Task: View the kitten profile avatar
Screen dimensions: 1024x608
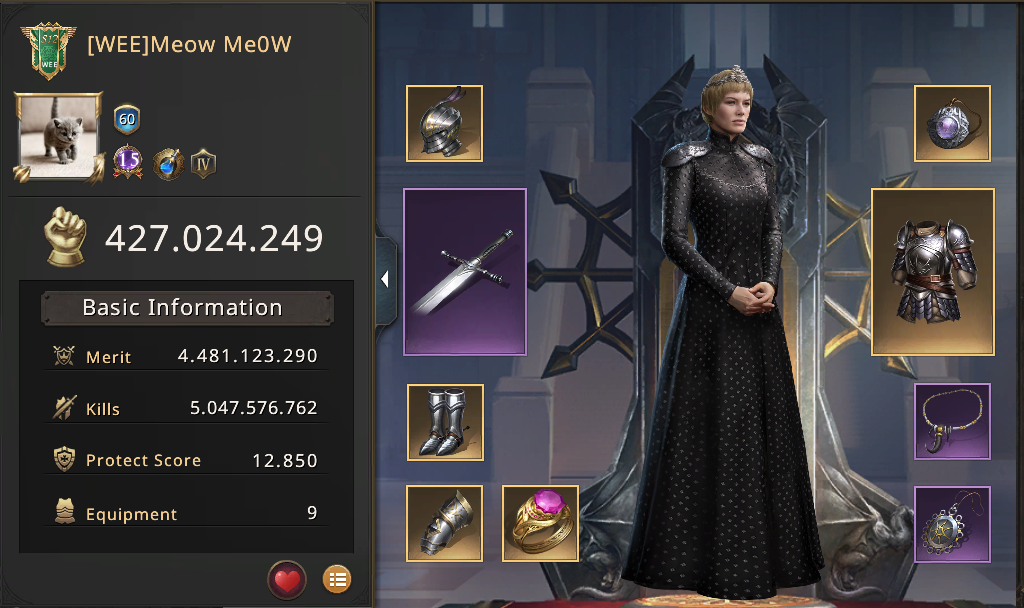Action: 58,136
